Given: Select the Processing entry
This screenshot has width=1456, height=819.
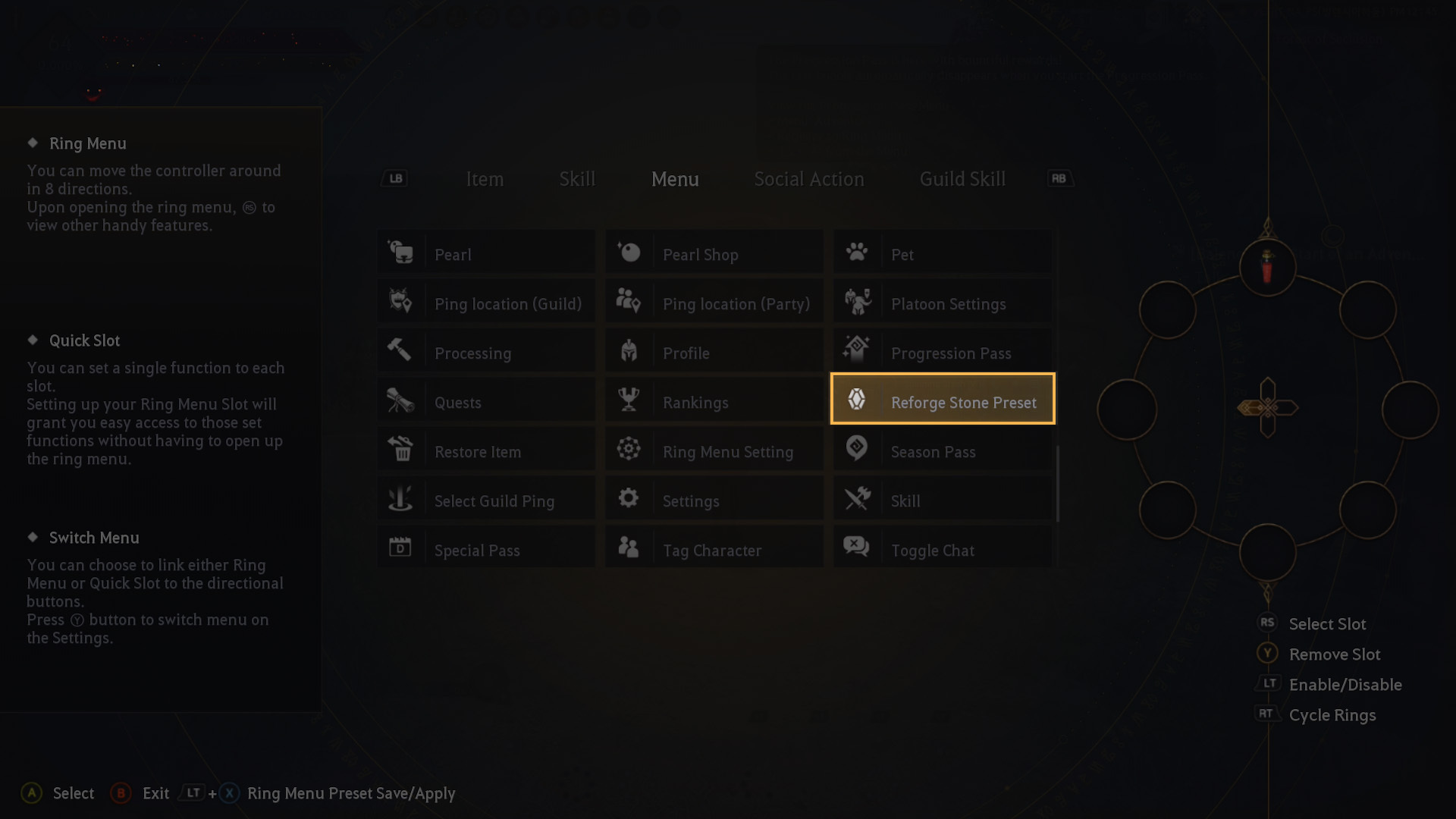Looking at the screenshot, I should coord(485,353).
